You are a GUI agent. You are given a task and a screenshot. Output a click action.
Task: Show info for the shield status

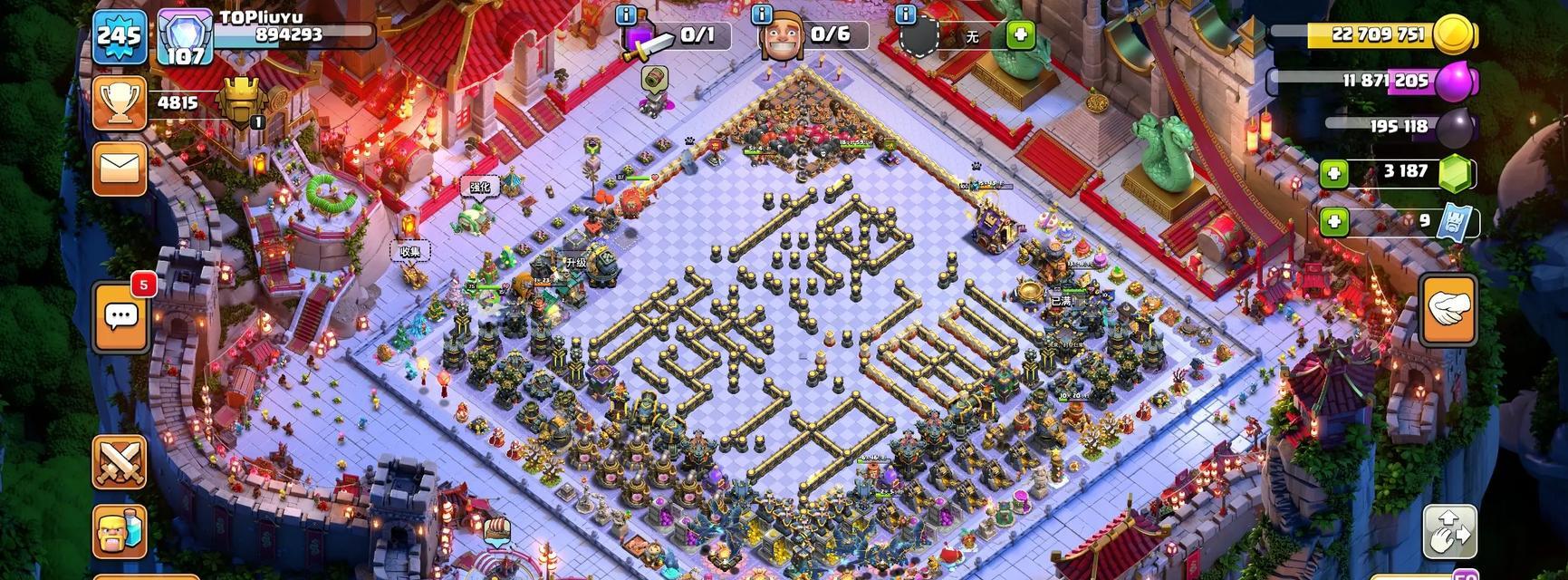905,15
